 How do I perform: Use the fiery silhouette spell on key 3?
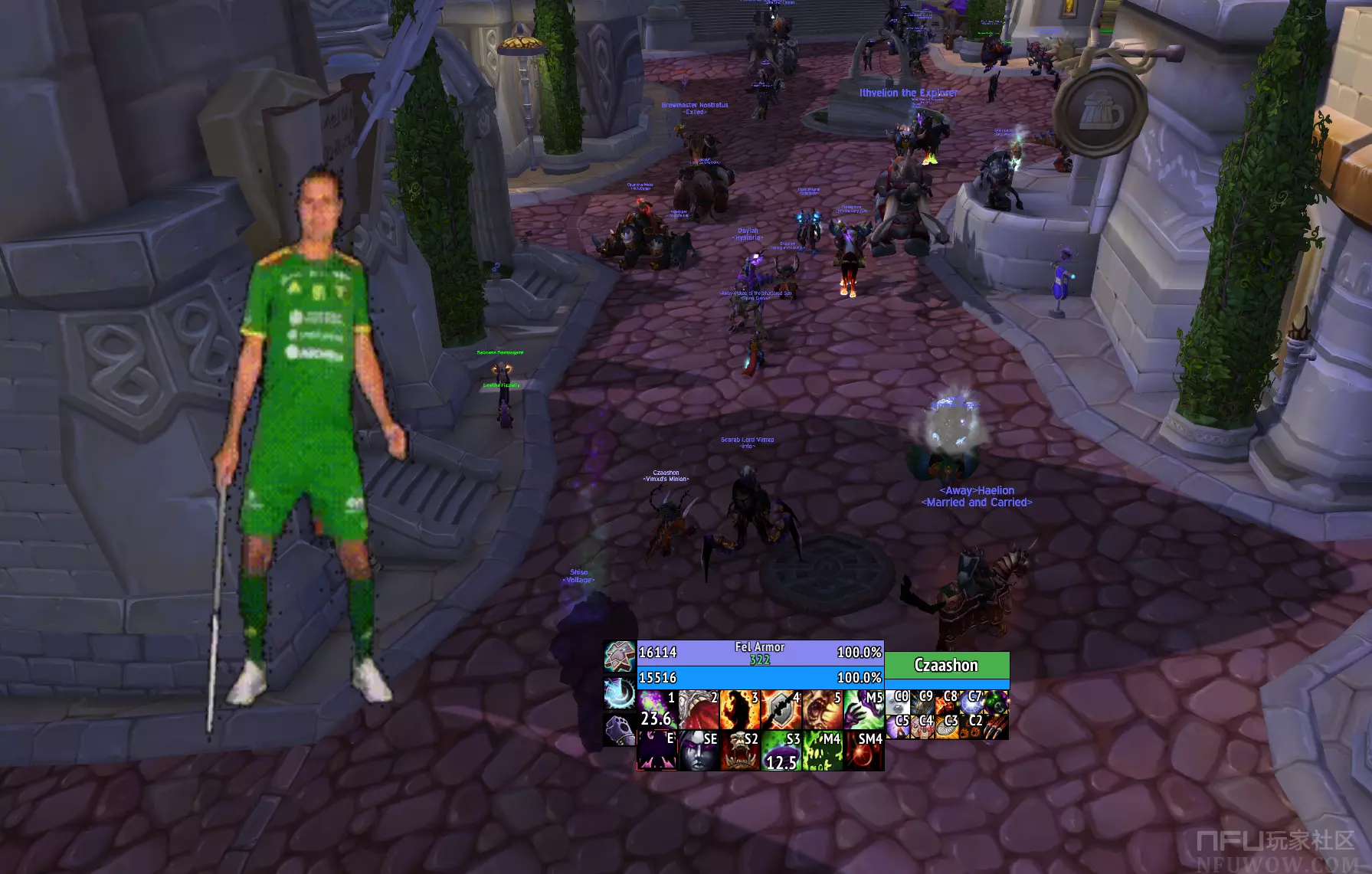click(740, 709)
